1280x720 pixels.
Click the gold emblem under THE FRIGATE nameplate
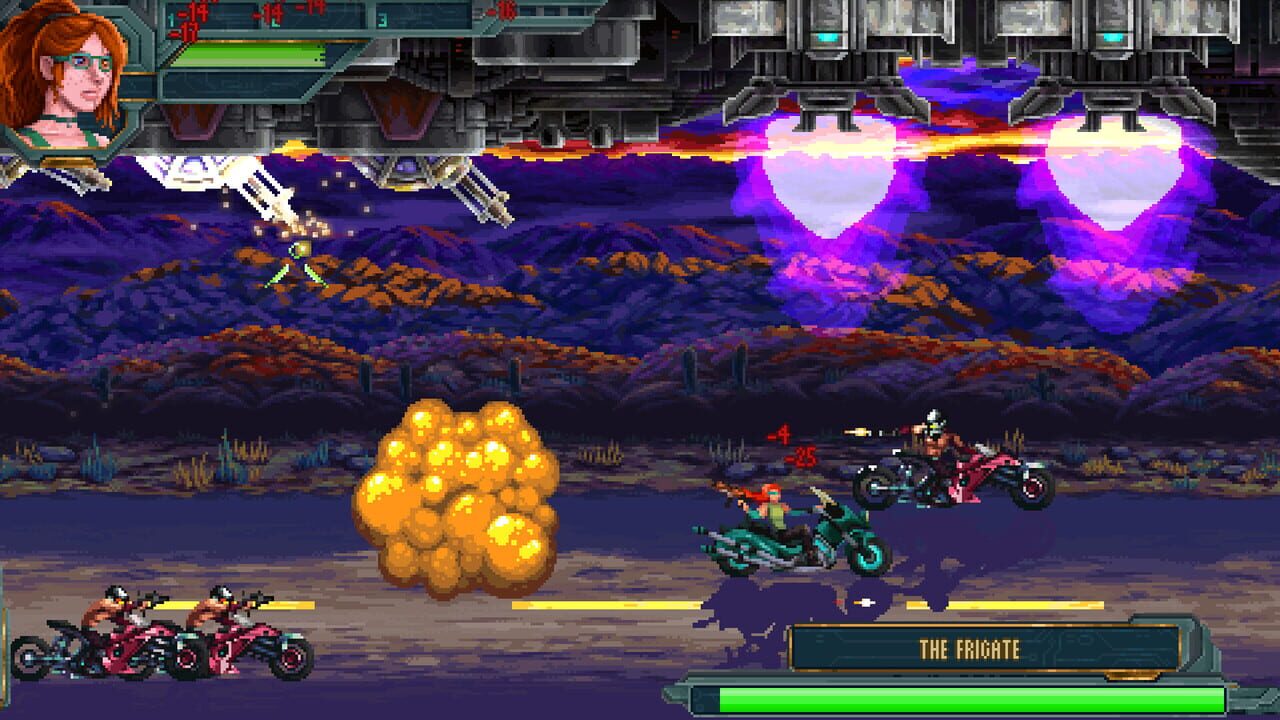1132,676
